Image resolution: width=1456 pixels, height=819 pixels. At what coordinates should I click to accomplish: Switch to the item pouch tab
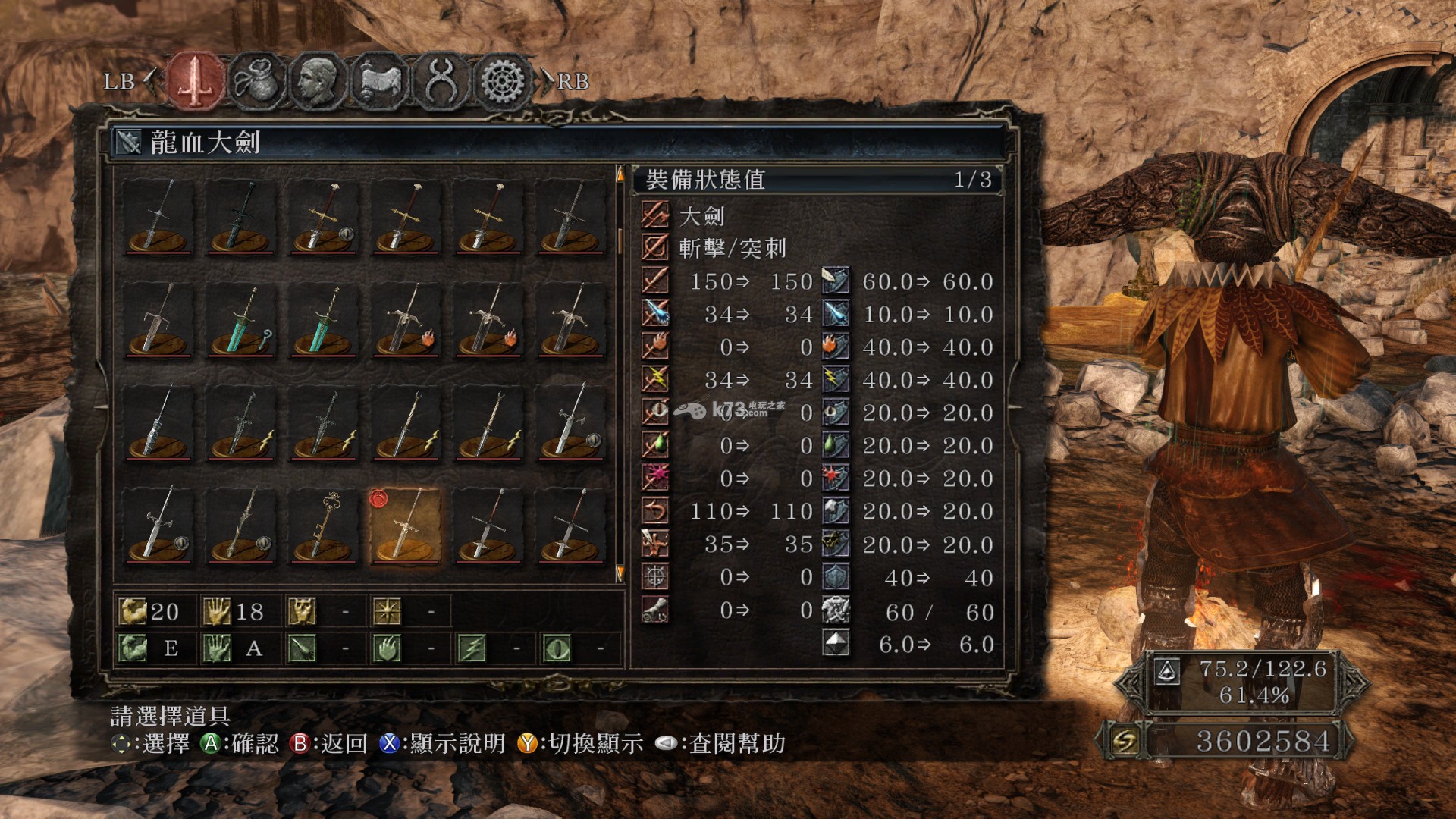click(x=258, y=80)
